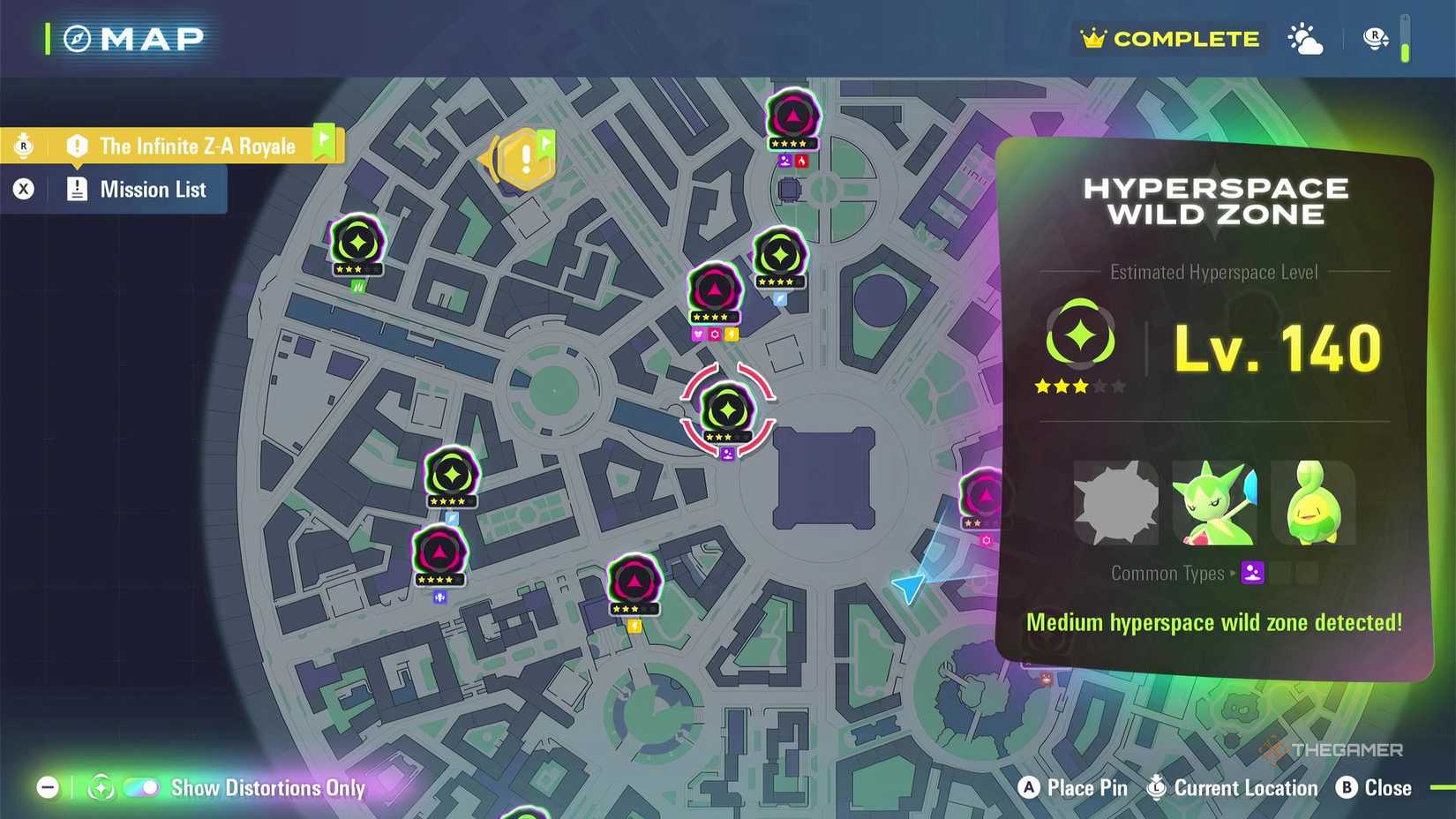Zoom out using the minus map button
Image resolution: width=1456 pixels, height=819 pixels.
point(46,786)
